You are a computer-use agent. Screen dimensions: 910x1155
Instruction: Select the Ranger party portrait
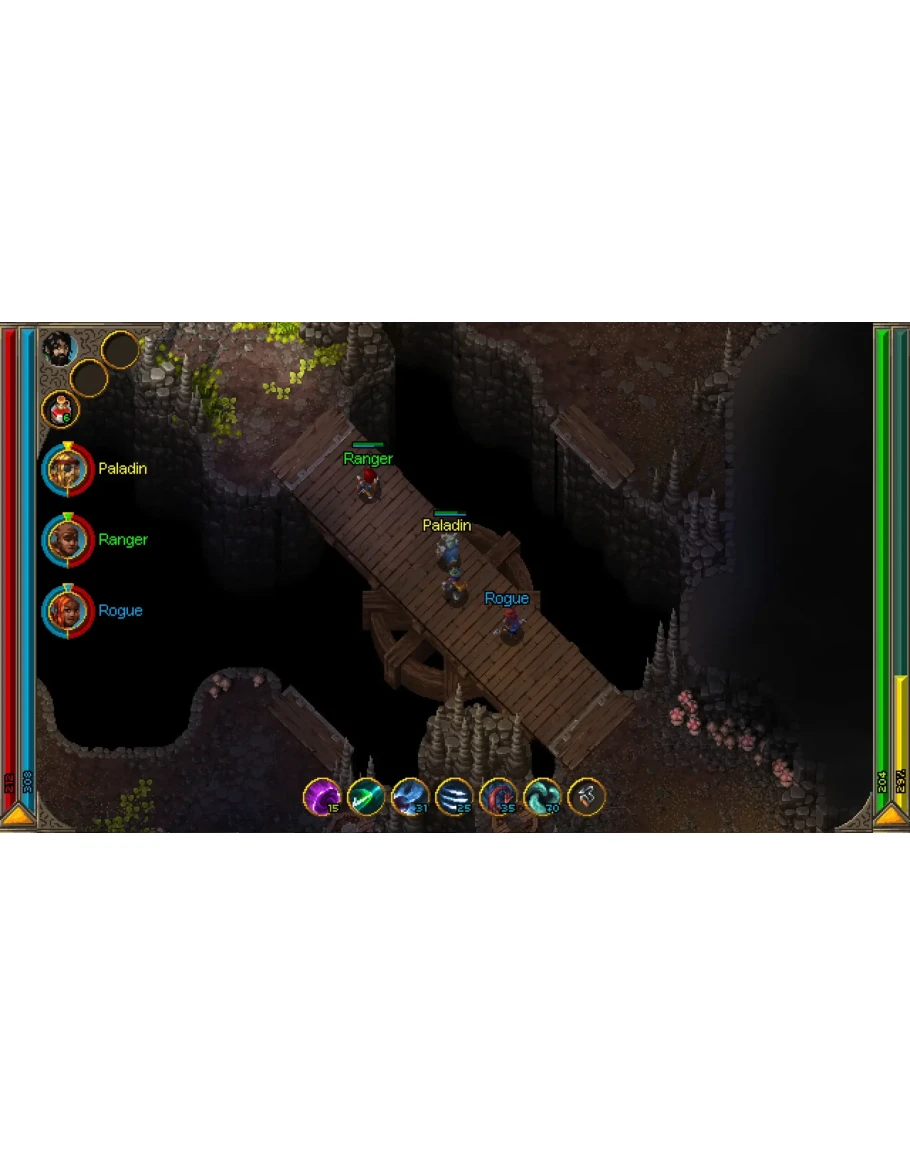[68, 540]
